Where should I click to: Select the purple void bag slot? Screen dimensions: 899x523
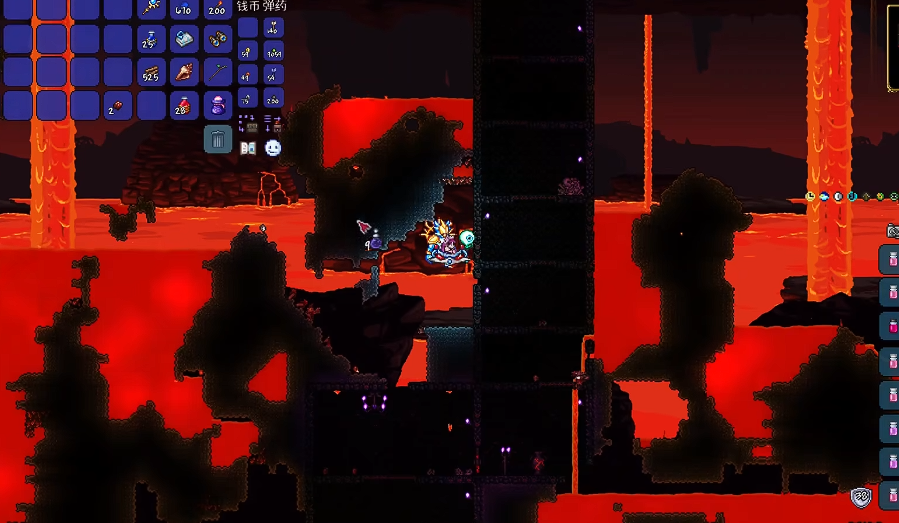click(218, 105)
